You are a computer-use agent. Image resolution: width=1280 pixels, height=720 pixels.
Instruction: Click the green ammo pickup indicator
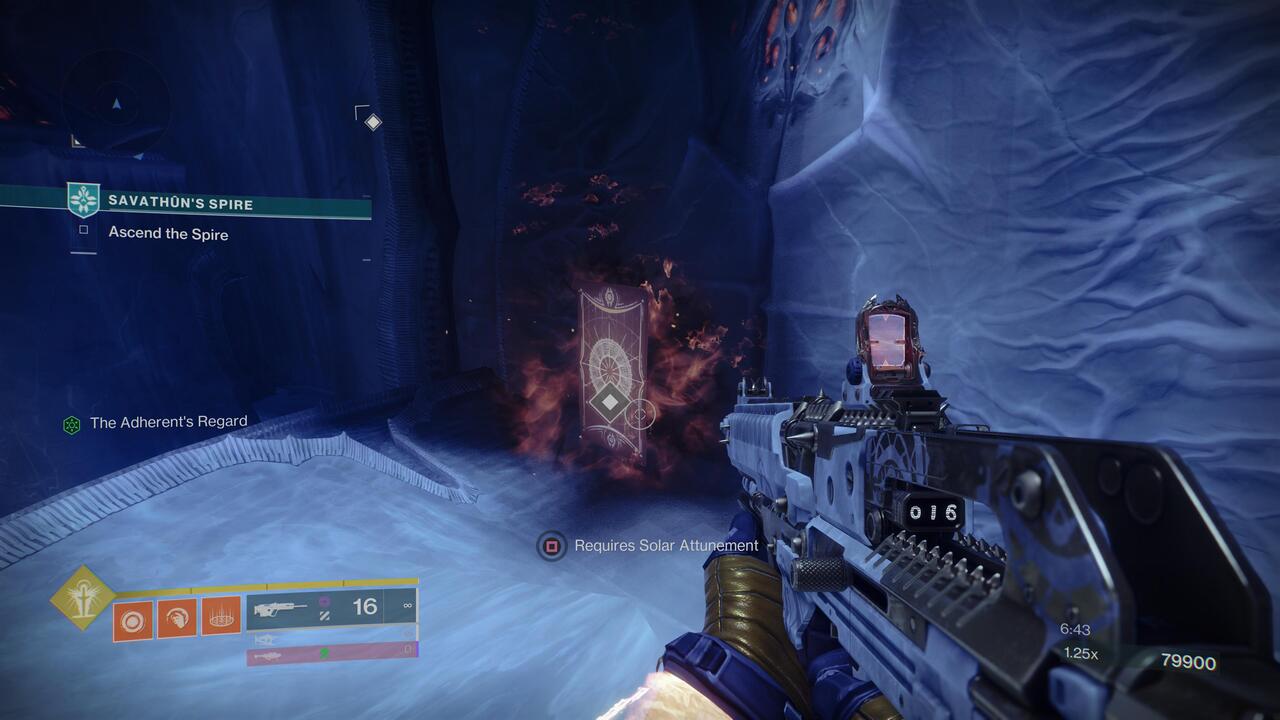(x=323, y=654)
